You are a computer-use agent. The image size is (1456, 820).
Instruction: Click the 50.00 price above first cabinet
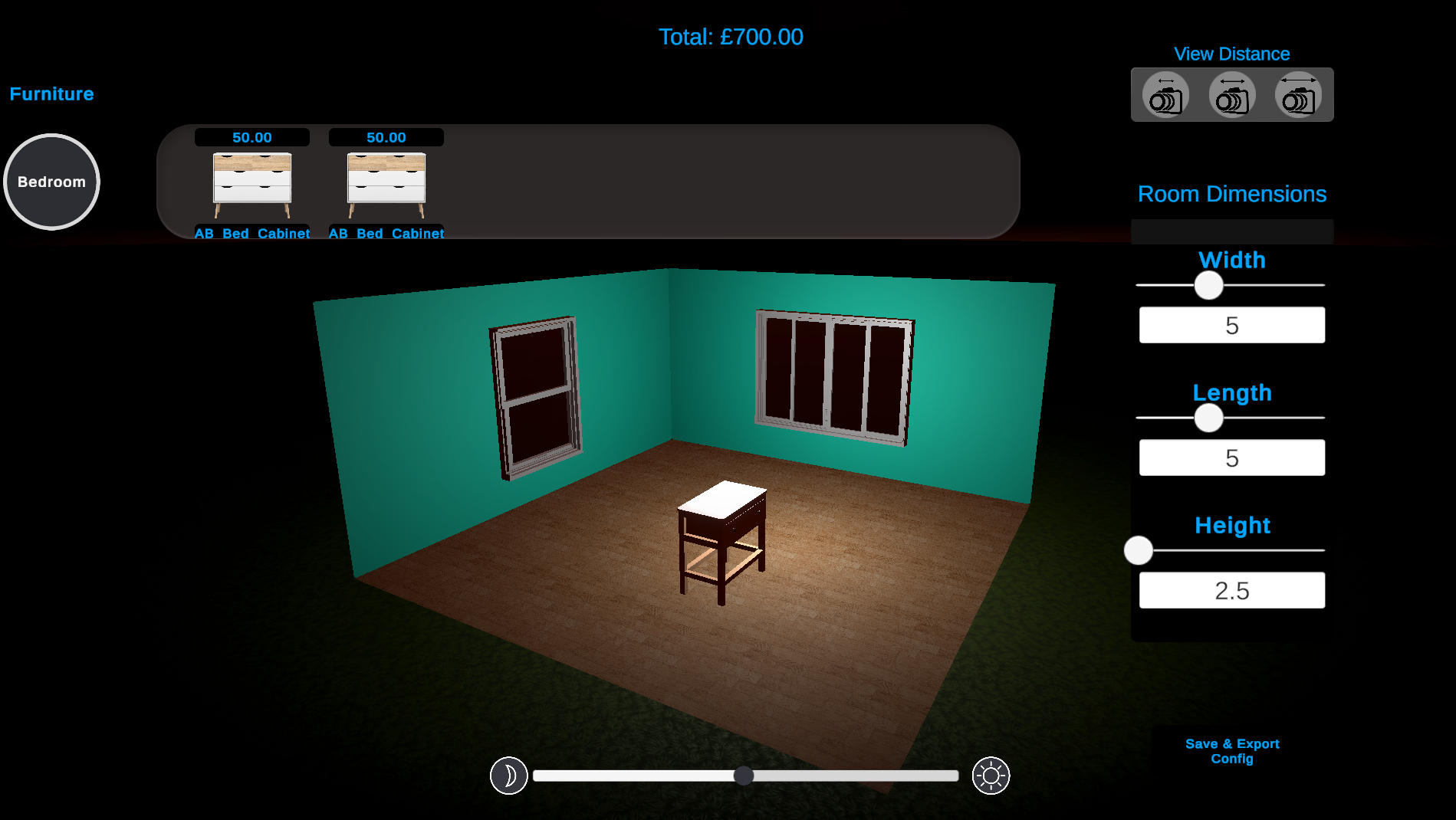[x=251, y=138]
